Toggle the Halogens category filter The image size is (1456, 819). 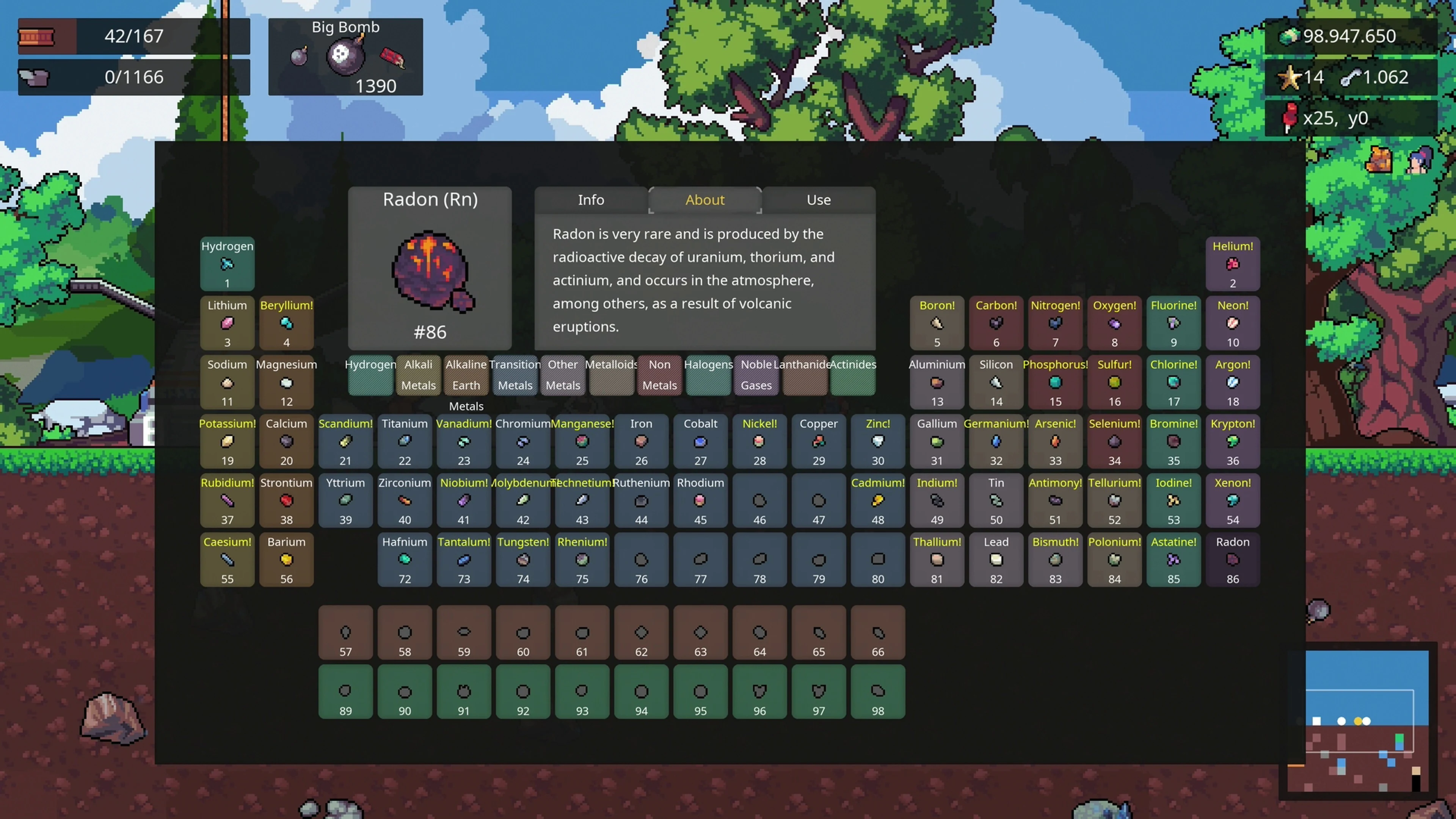click(x=708, y=375)
